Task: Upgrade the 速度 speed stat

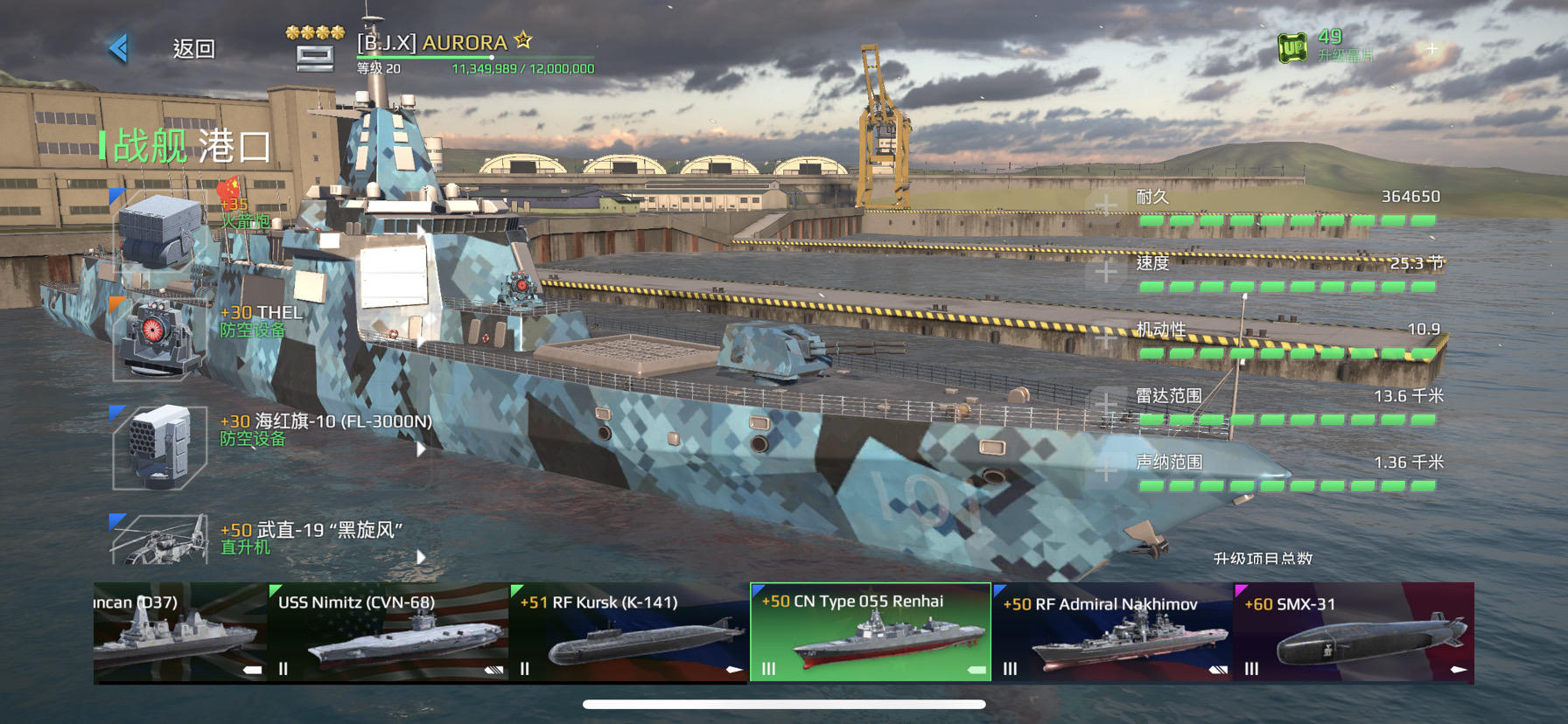Action: (1106, 272)
